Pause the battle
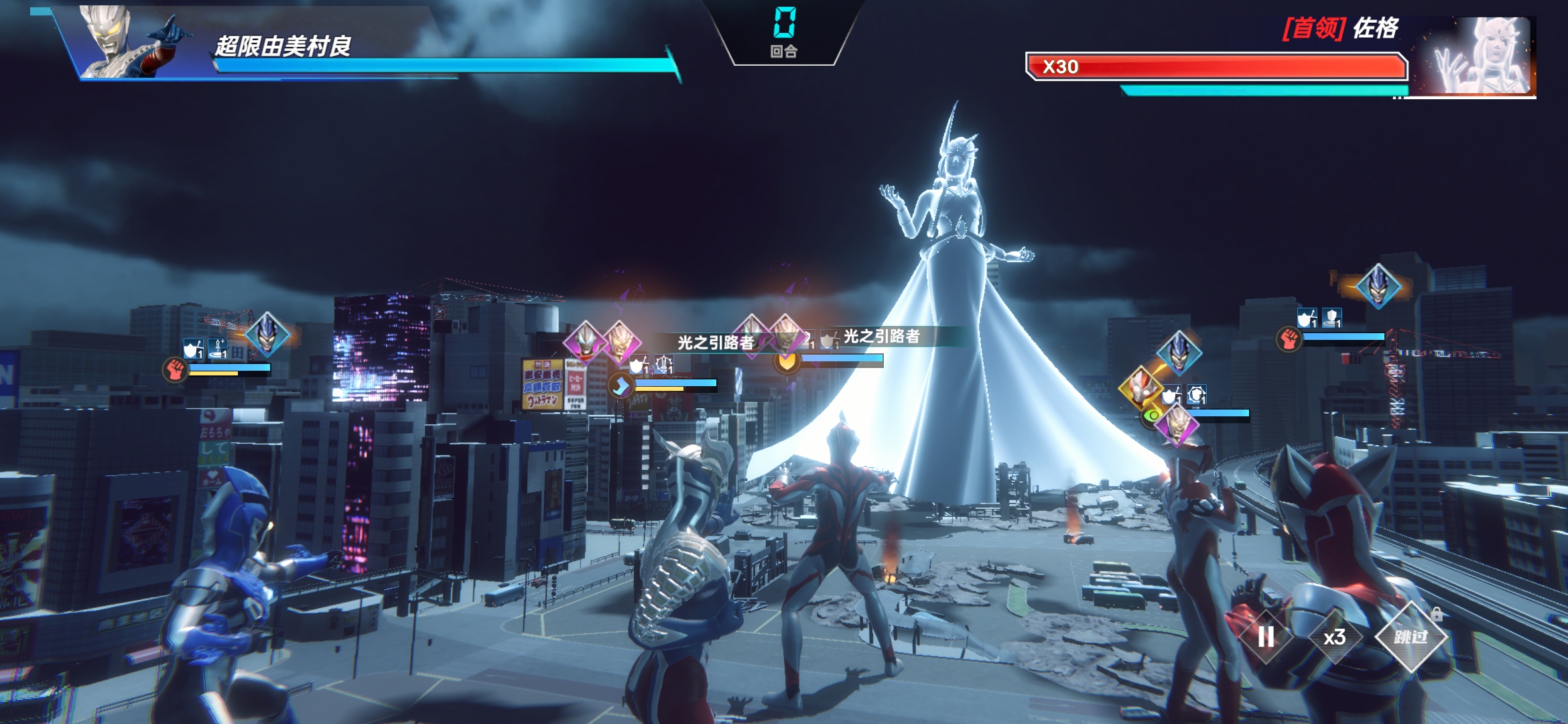 point(1265,637)
